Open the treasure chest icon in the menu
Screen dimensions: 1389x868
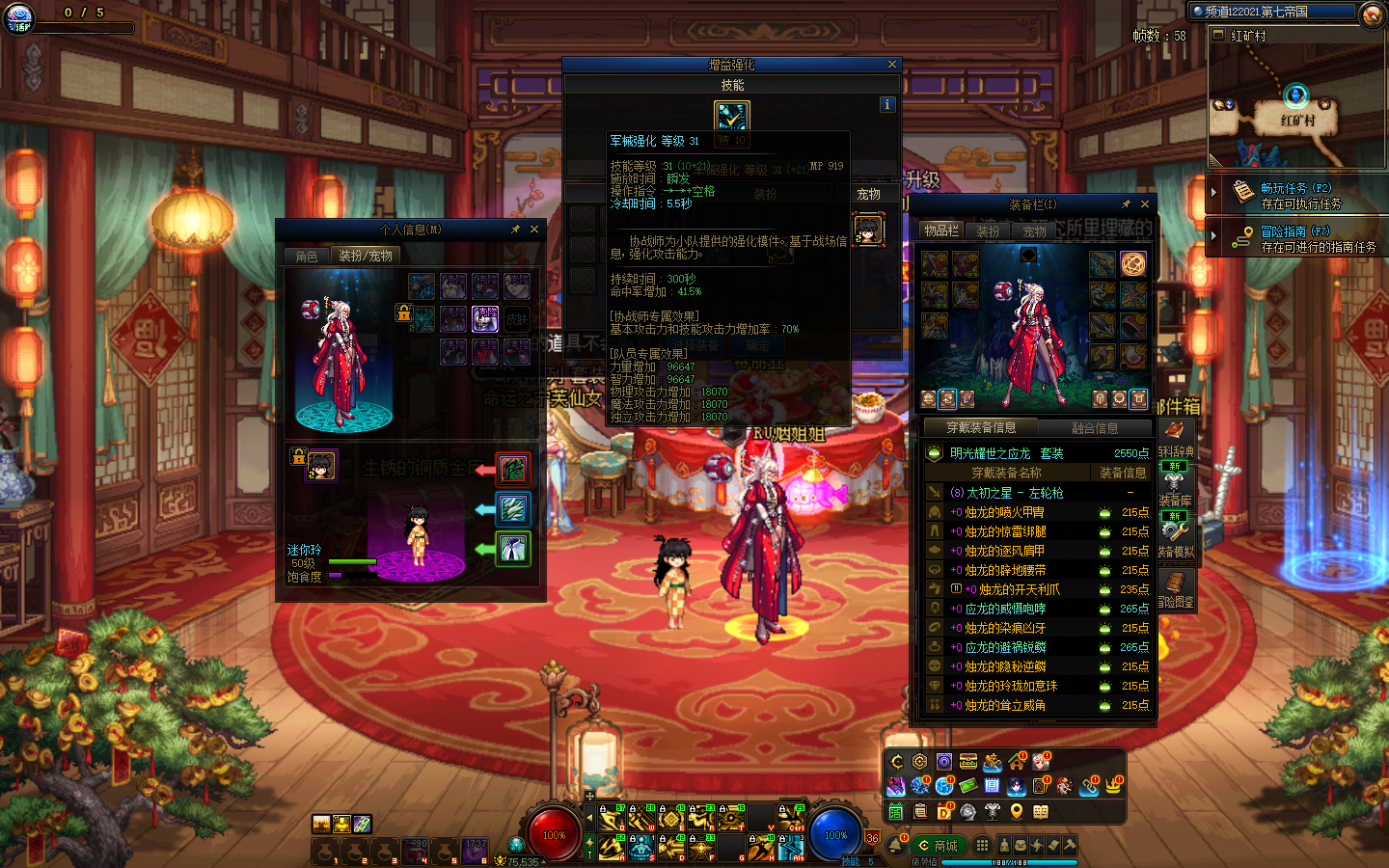click(x=967, y=762)
